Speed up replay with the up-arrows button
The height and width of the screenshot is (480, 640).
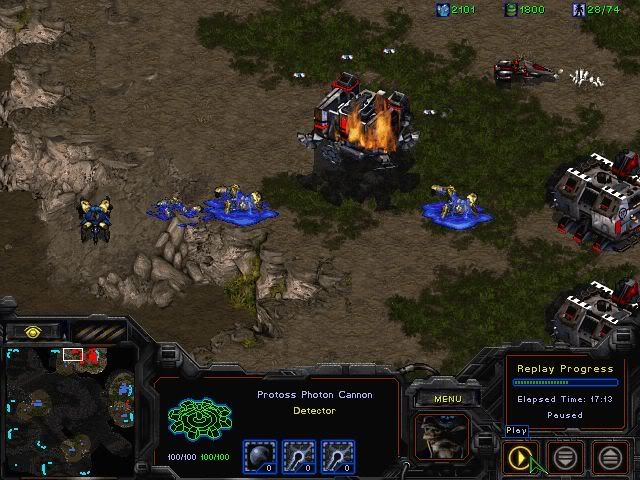(x=612, y=458)
